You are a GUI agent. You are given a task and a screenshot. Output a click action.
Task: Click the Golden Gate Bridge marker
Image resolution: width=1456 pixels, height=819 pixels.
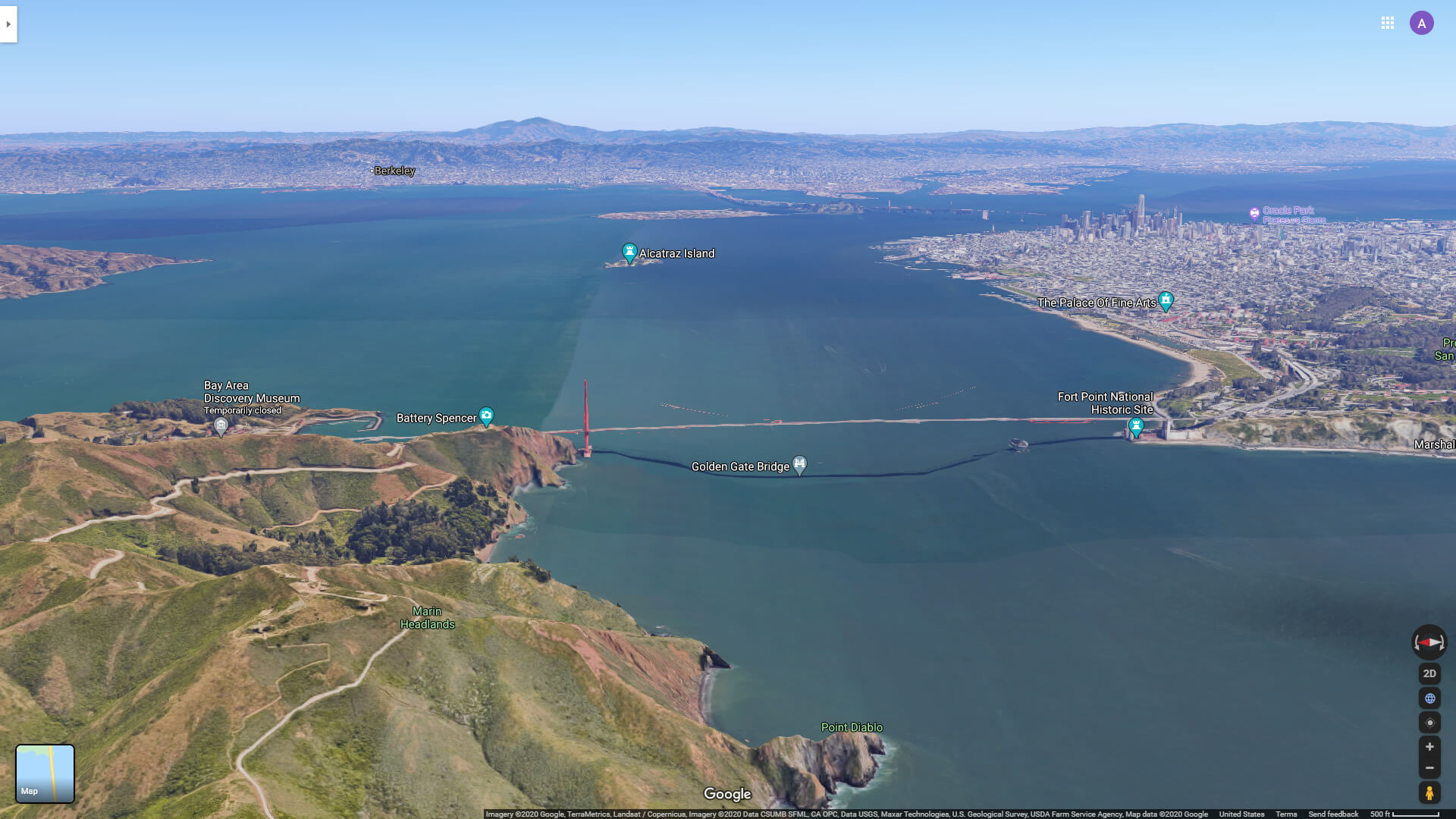(x=800, y=463)
